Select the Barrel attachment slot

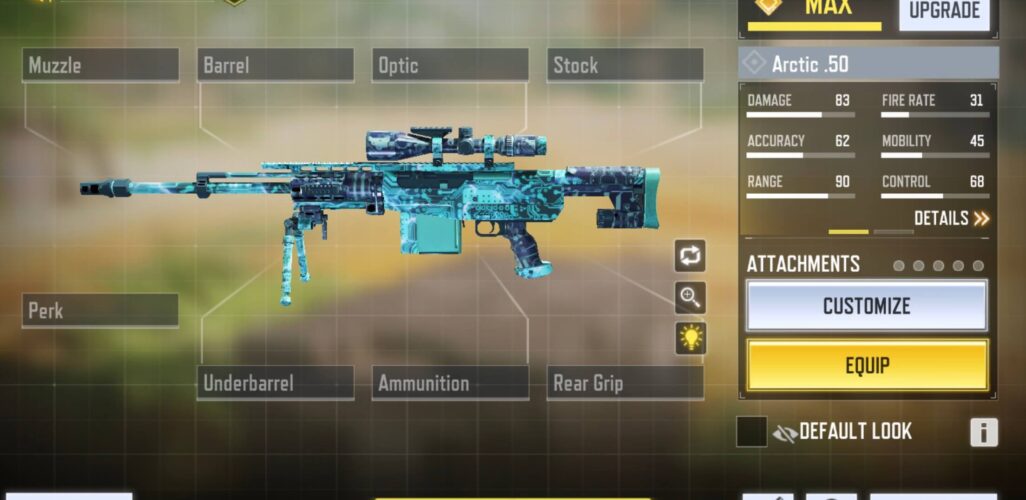(x=275, y=66)
